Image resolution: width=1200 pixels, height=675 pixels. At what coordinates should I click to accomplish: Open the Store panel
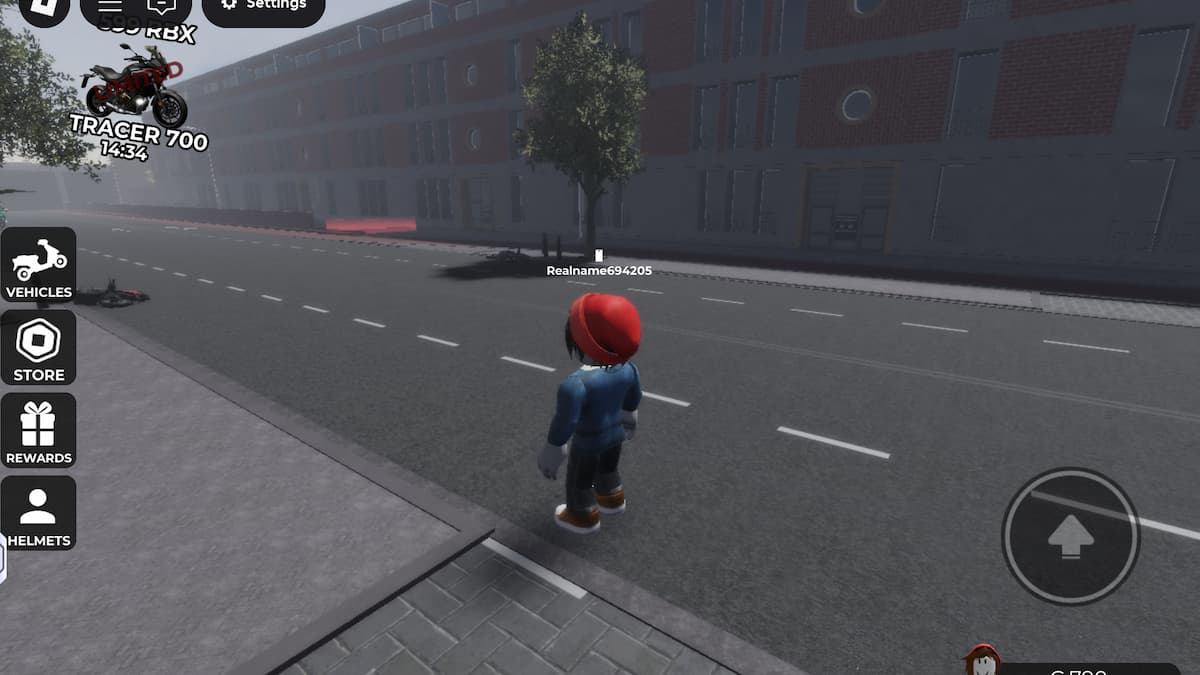click(39, 348)
